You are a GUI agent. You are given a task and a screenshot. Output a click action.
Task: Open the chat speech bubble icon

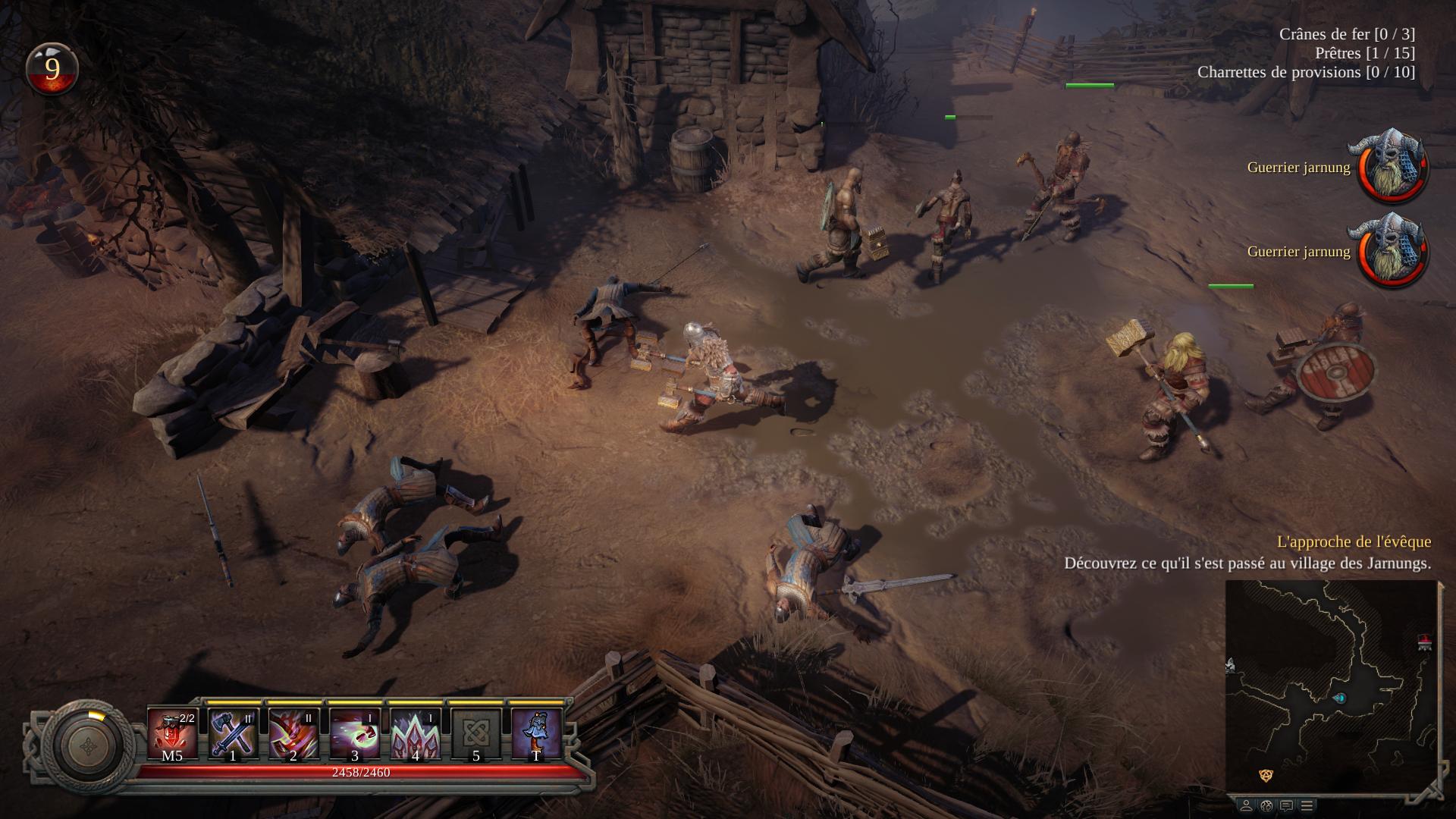(x=1286, y=805)
